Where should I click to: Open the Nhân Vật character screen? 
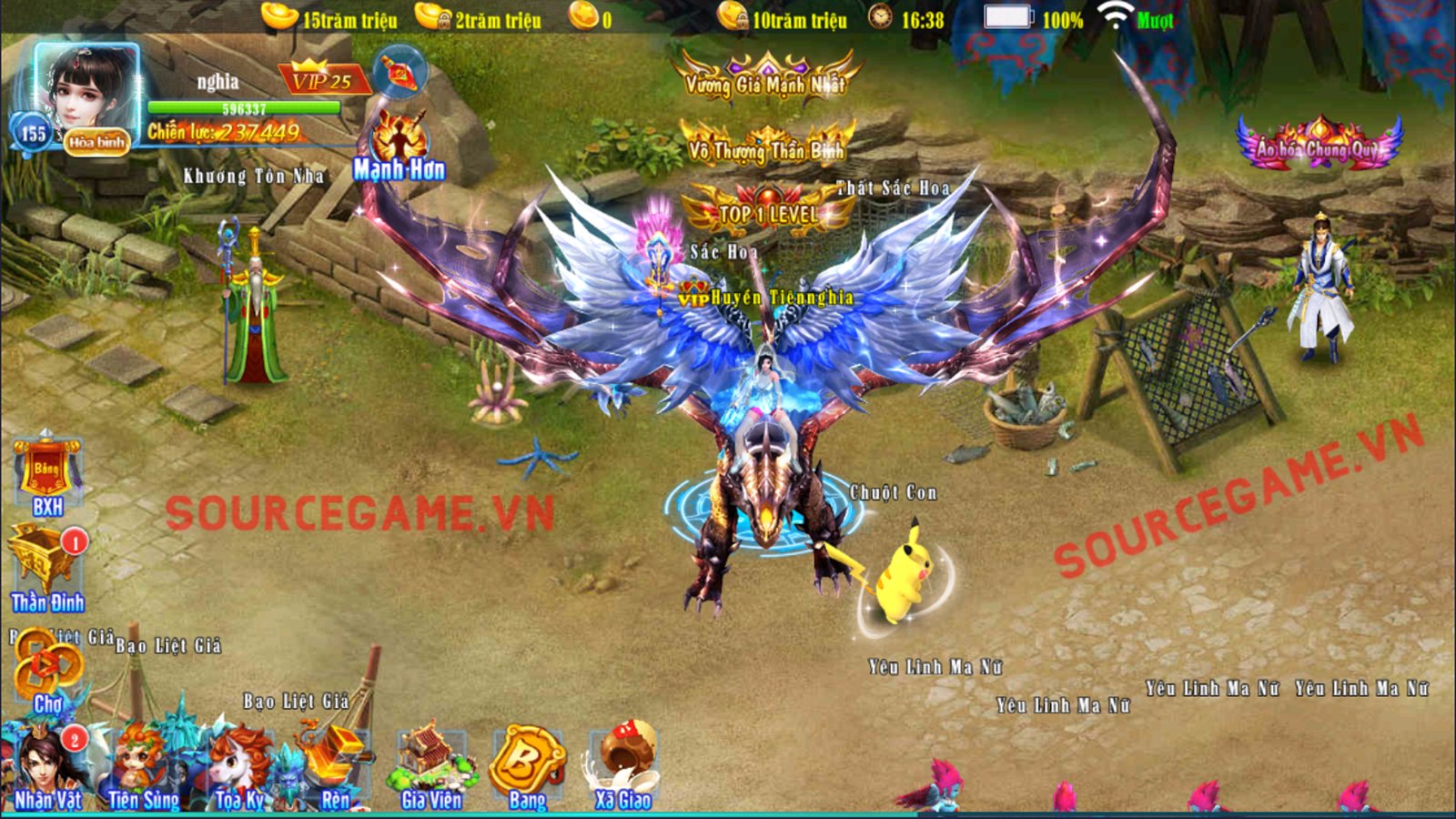(47, 769)
